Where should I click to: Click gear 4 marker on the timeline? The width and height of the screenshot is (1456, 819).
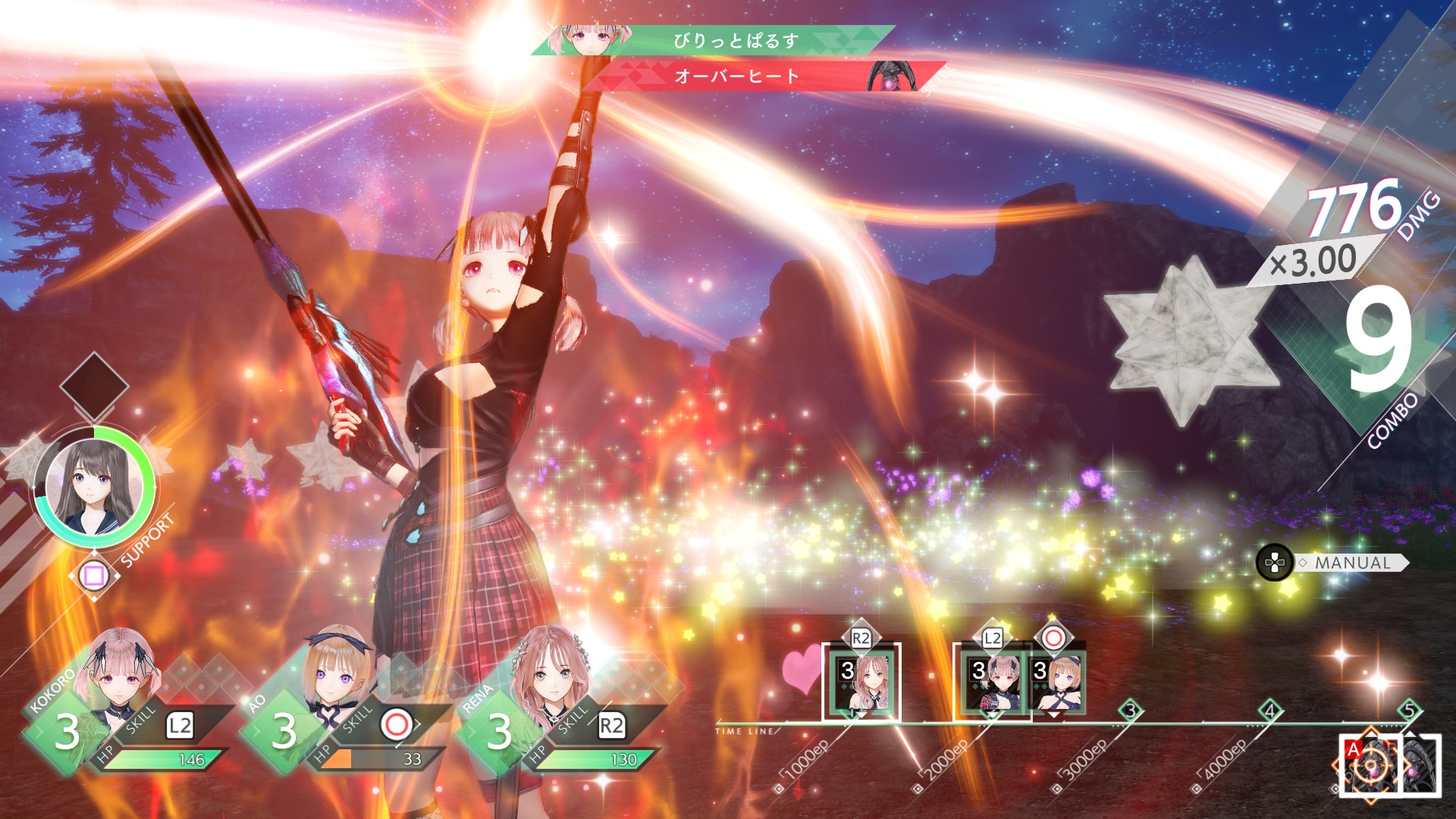pyautogui.click(x=1270, y=711)
